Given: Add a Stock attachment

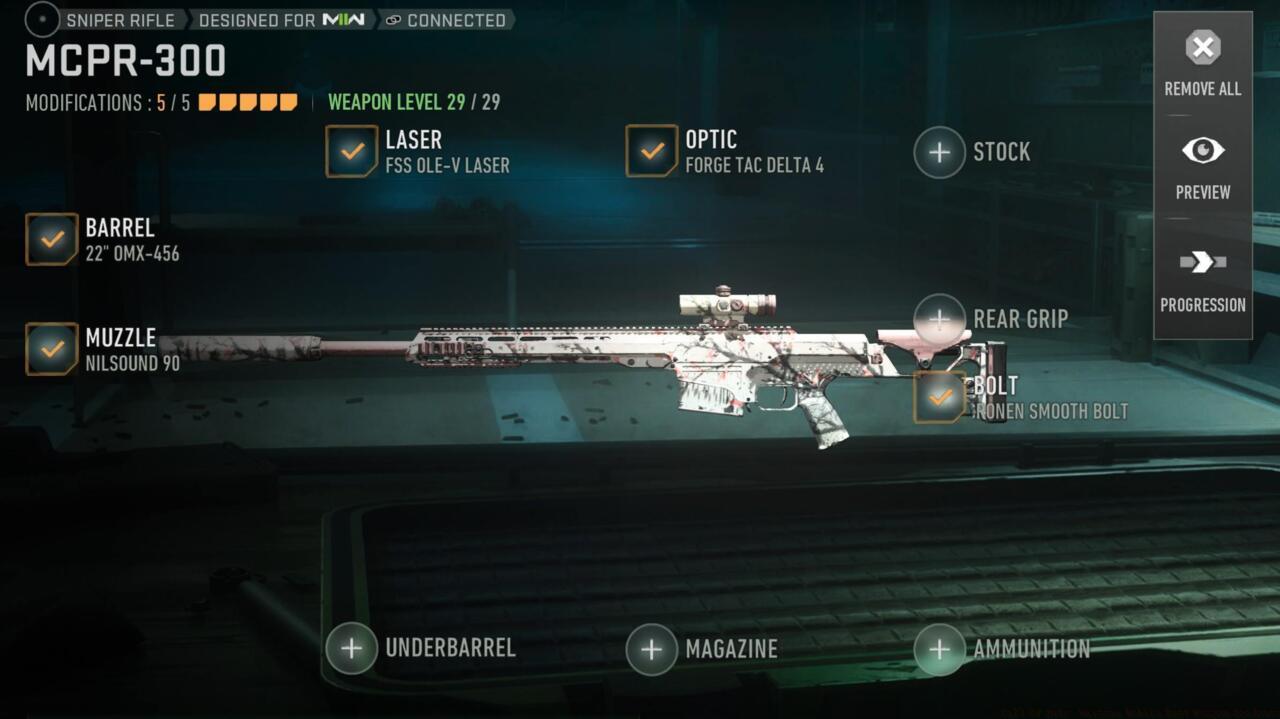Looking at the screenshot, I should [939, 152].
